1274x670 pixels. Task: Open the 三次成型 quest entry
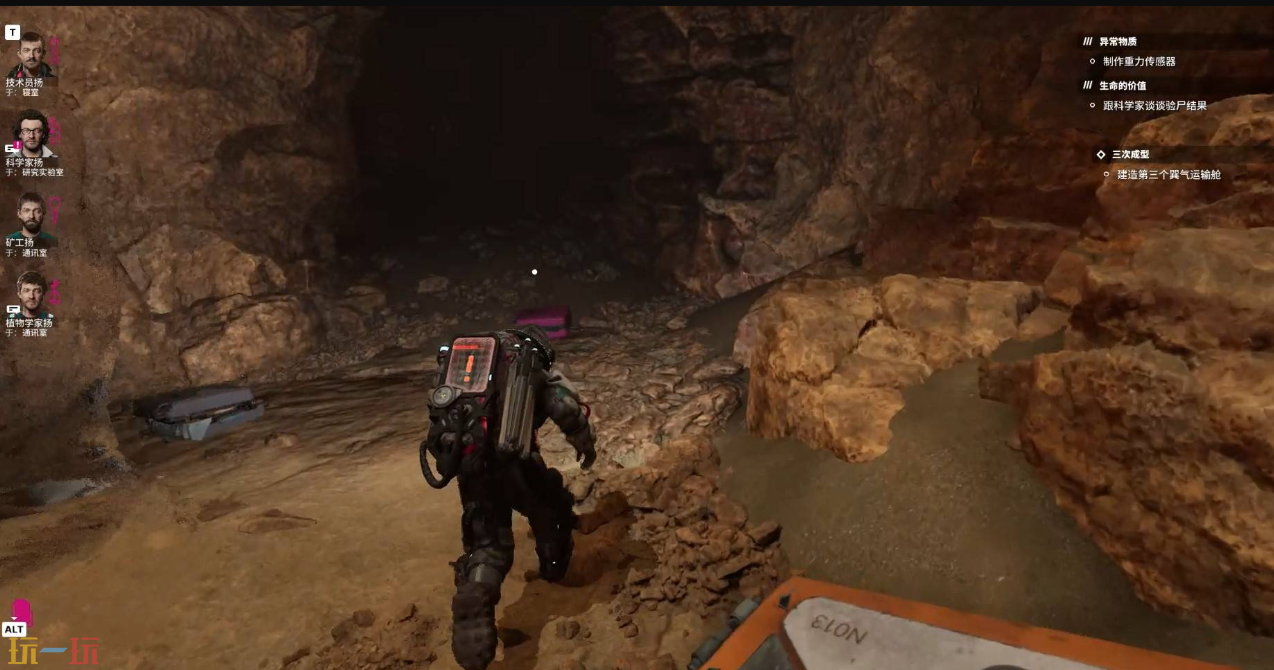tap(1130, 155)
